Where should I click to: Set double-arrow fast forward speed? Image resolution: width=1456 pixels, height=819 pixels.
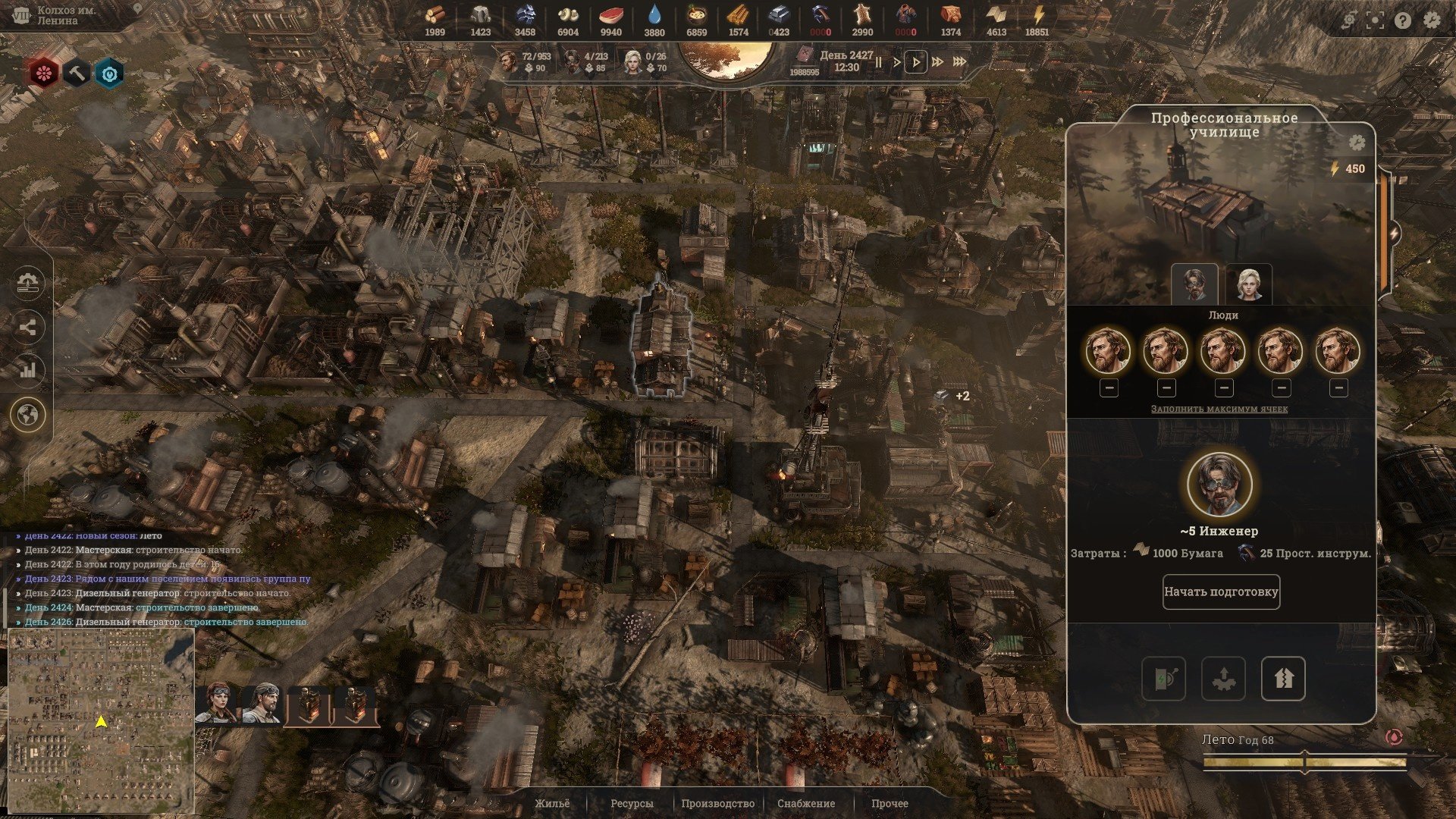click(x=938, y=62)
